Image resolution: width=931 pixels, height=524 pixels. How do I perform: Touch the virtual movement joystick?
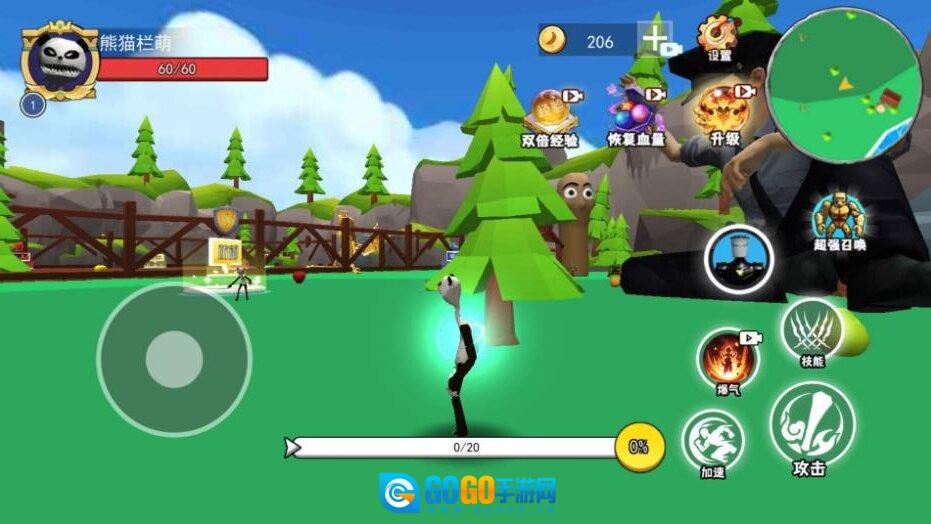(174, 359)
